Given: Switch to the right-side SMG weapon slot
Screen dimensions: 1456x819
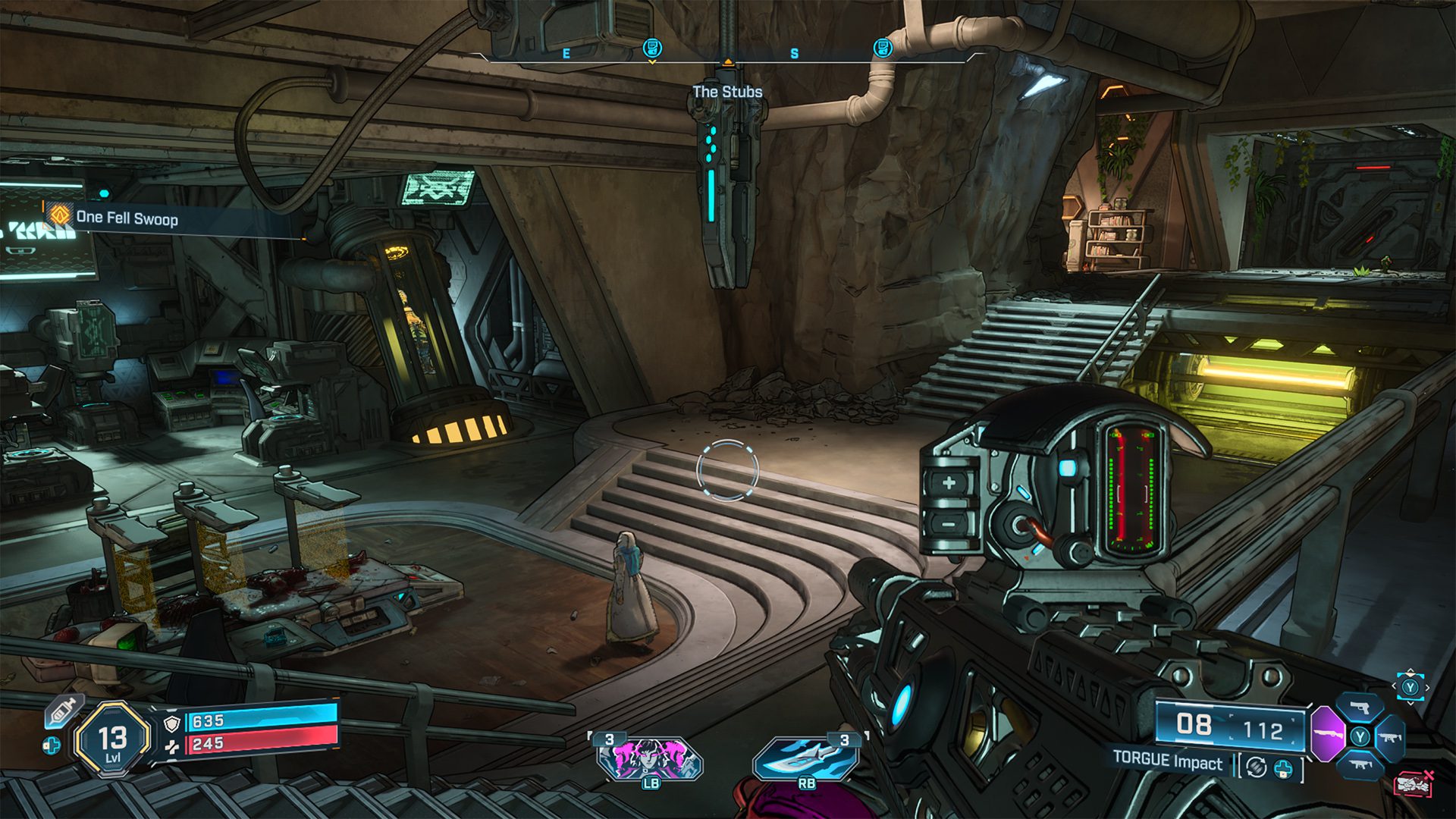Looking at the screenshot, I should (1391, 737).
